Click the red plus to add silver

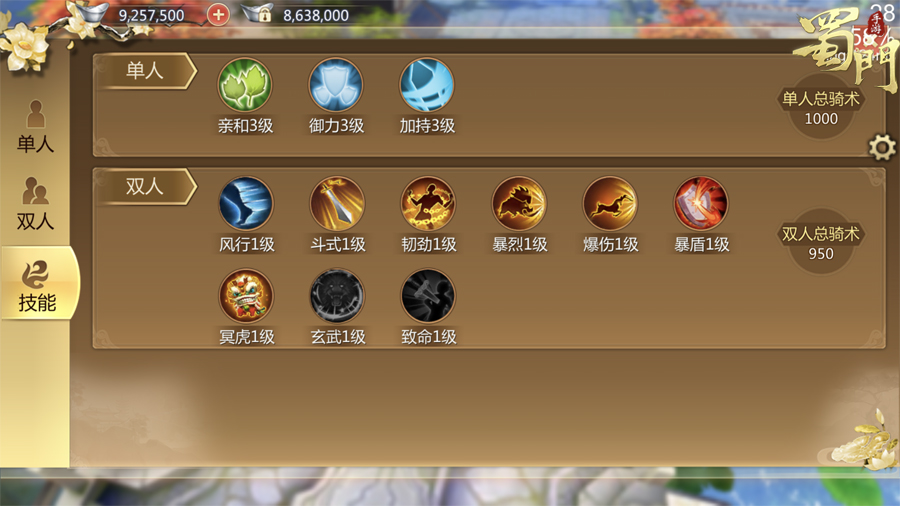click(218, 15)
